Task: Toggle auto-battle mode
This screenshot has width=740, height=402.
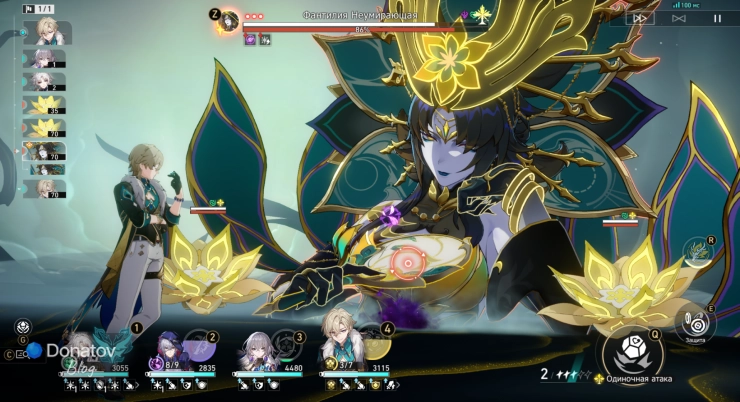Action: 679,18
